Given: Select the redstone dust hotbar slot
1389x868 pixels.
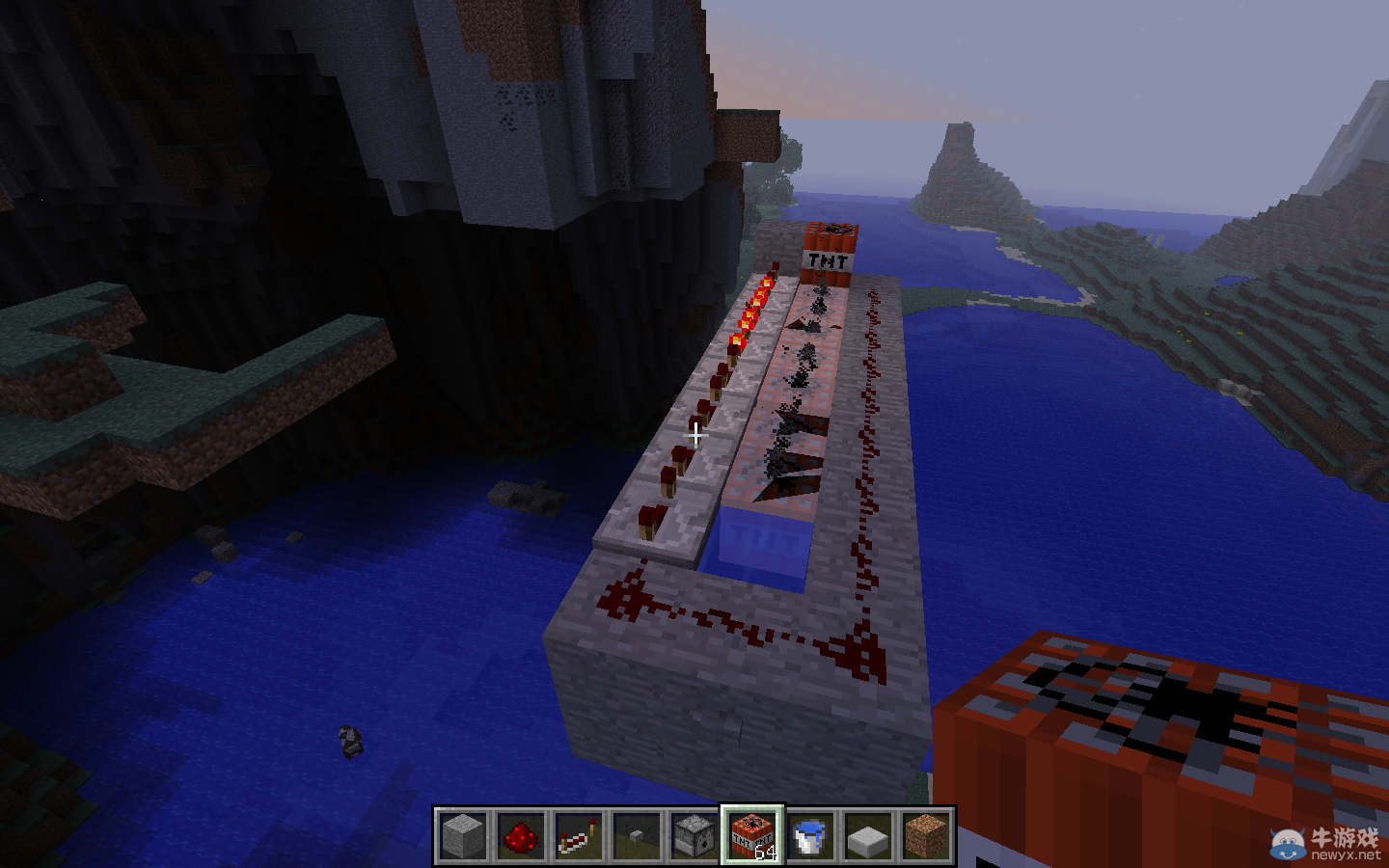Looking at the screenshot, I should (x=521, y=835).
